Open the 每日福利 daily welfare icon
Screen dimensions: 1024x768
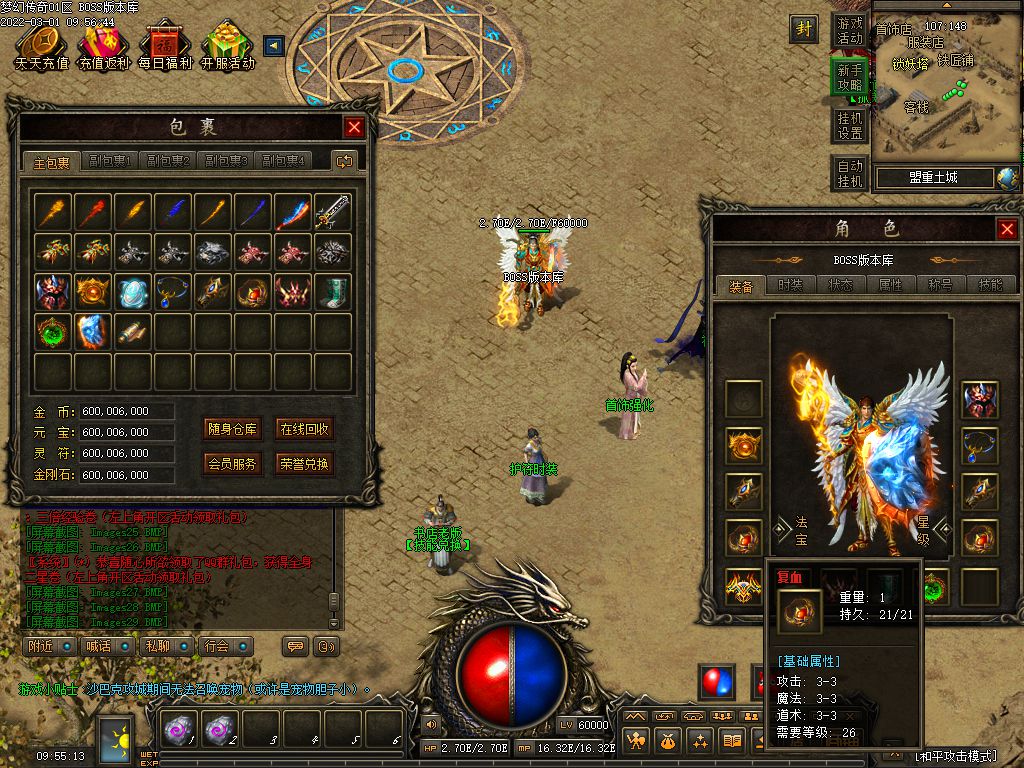coord(164,46)
